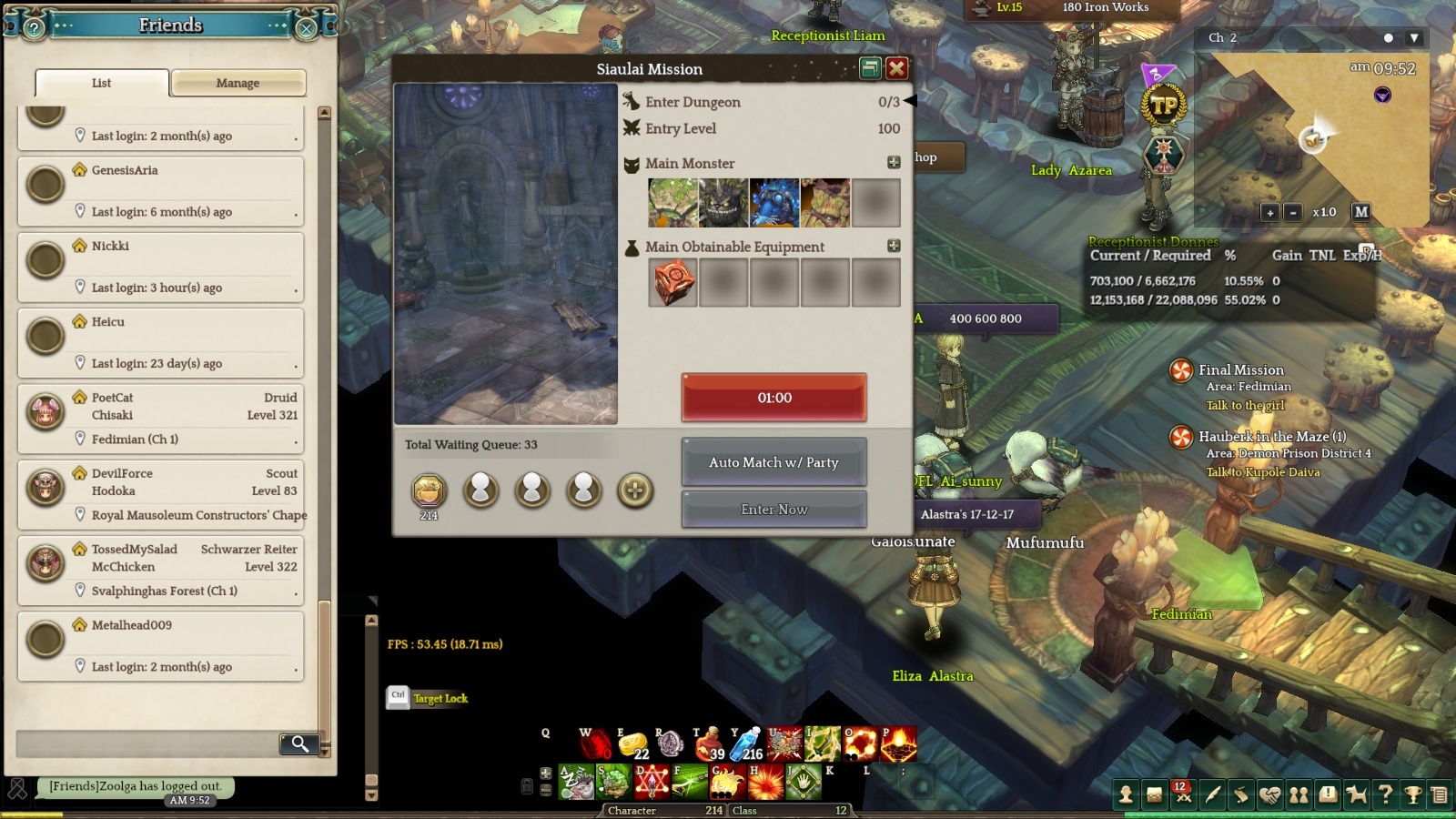
Task: Open the friend search magnifier button
Action: [x=298, y=744]
